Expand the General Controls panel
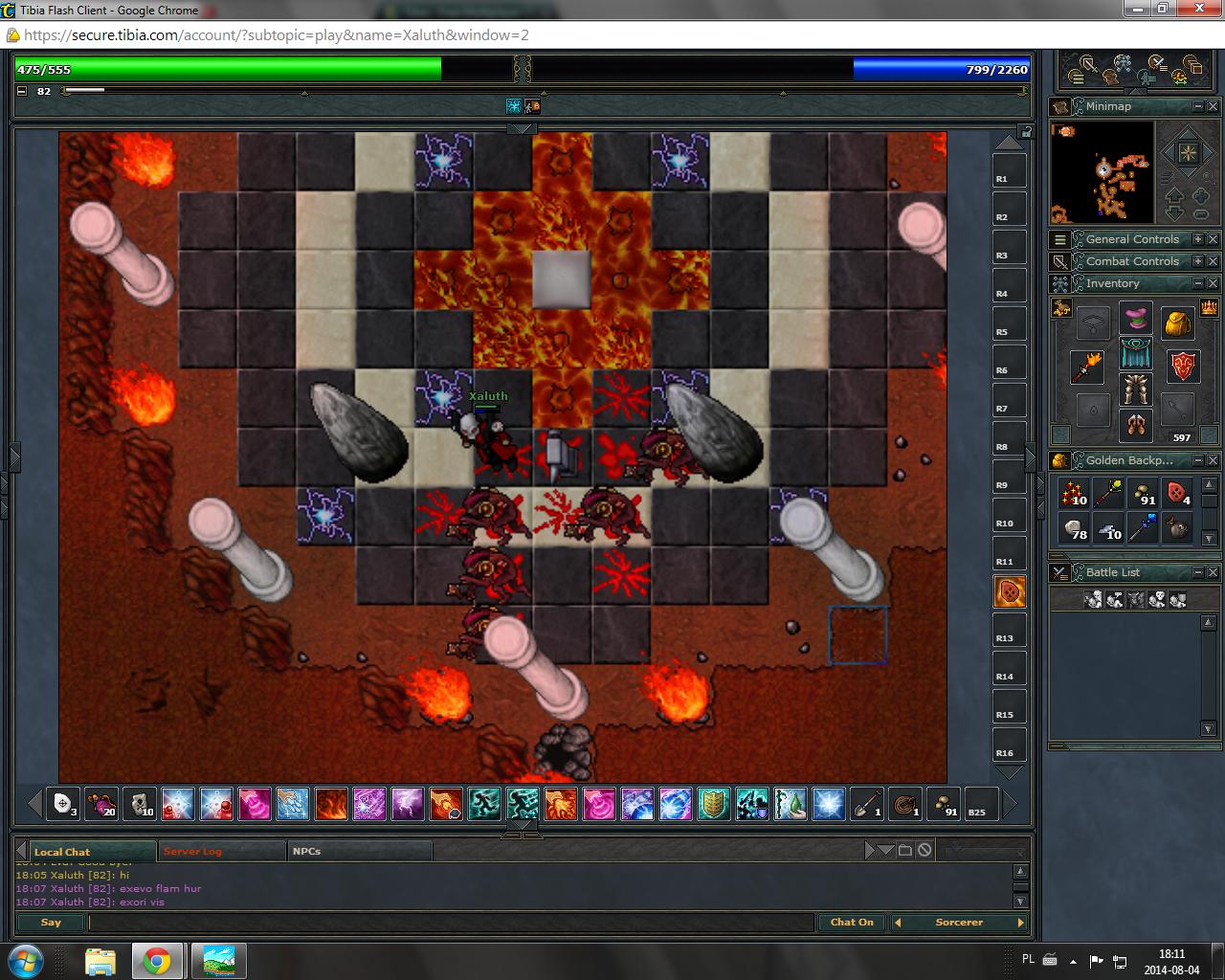Image resolution: width=1225 pixels, height=980 pixels. pos(1197,239)
